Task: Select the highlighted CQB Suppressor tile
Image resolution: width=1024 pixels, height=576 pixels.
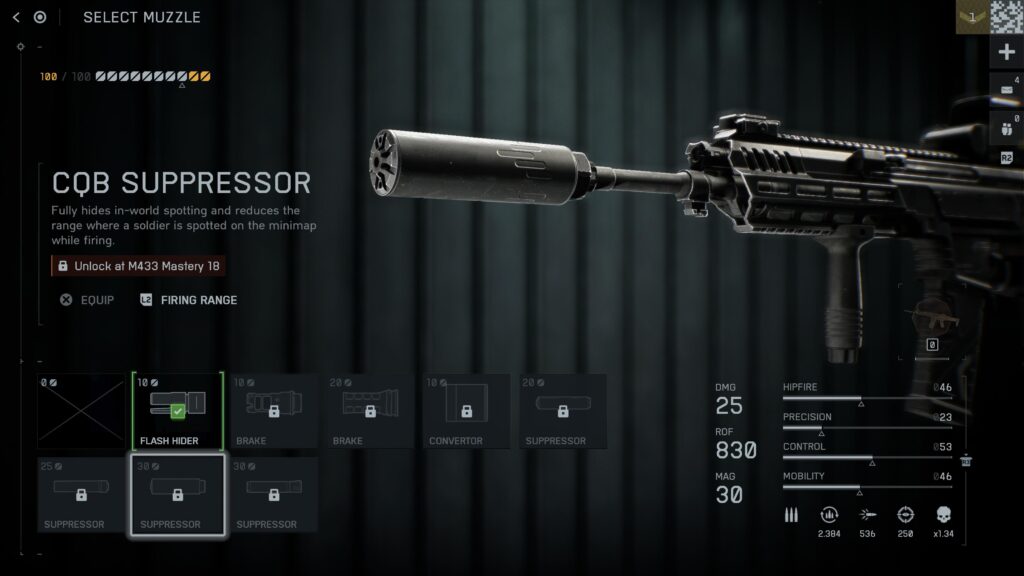Action: (x=178, y=494)
